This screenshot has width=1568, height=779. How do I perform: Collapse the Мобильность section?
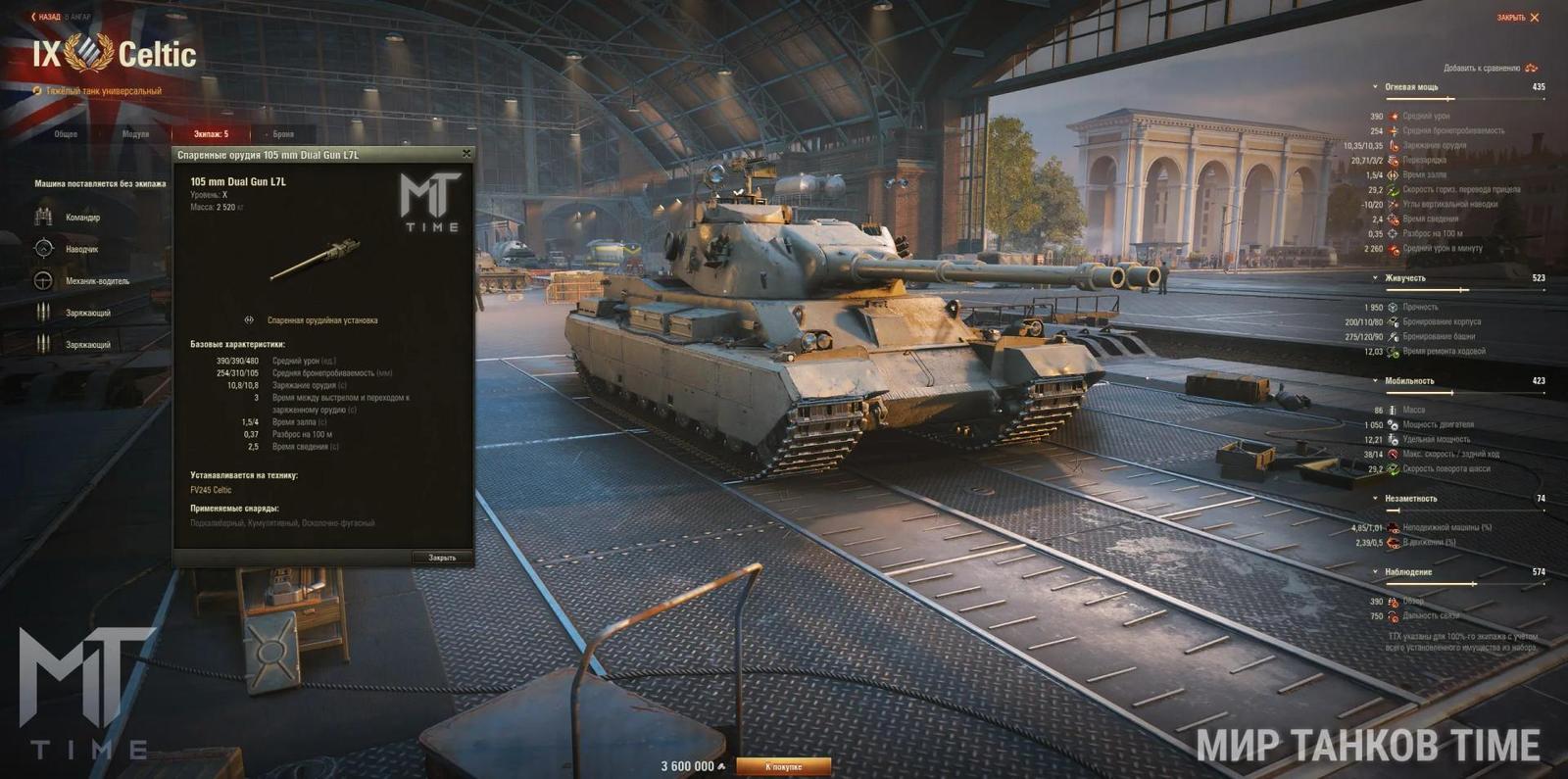[1374, 381]
